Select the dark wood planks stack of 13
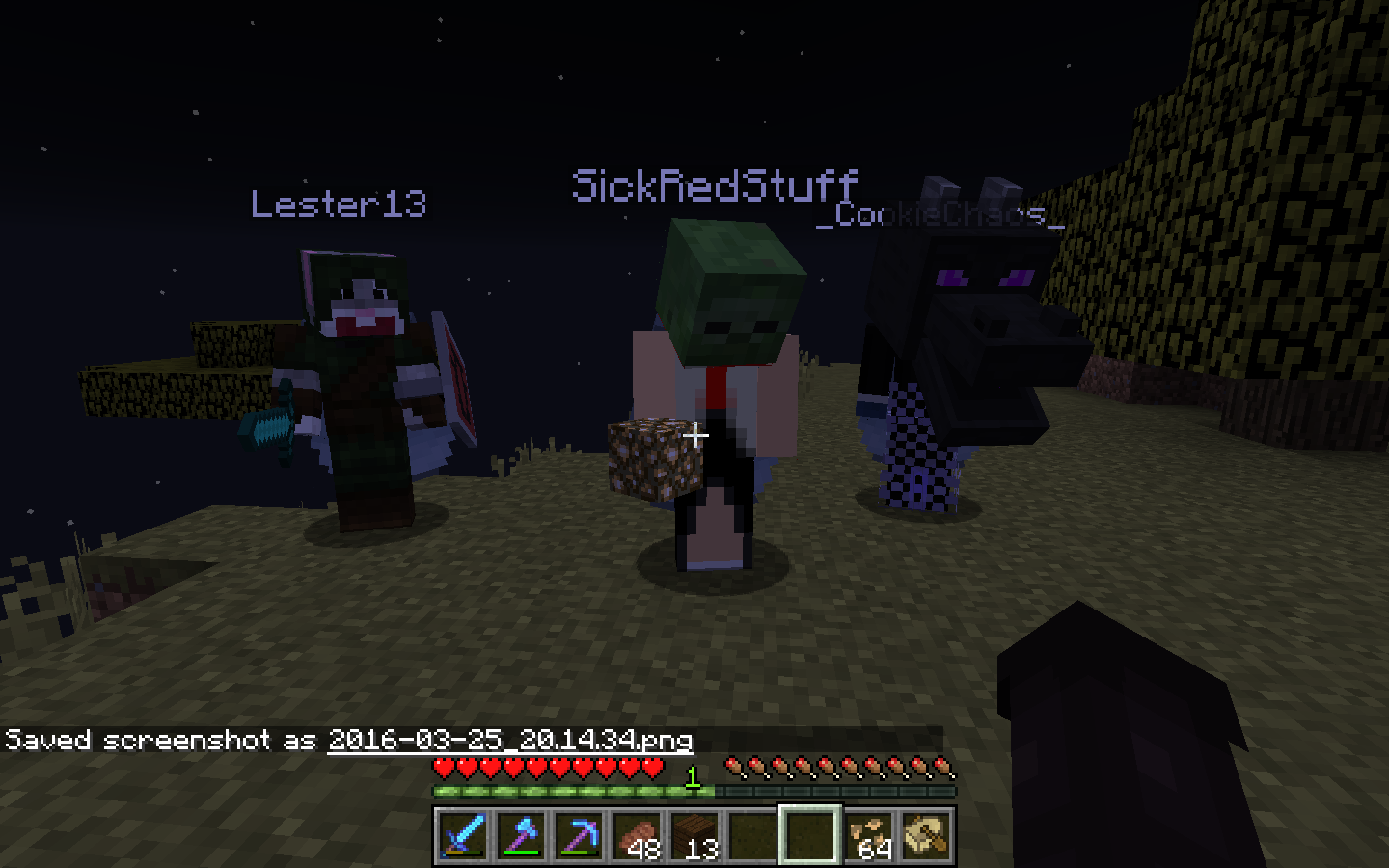1389x868 pixels. (x=694, y=834)
